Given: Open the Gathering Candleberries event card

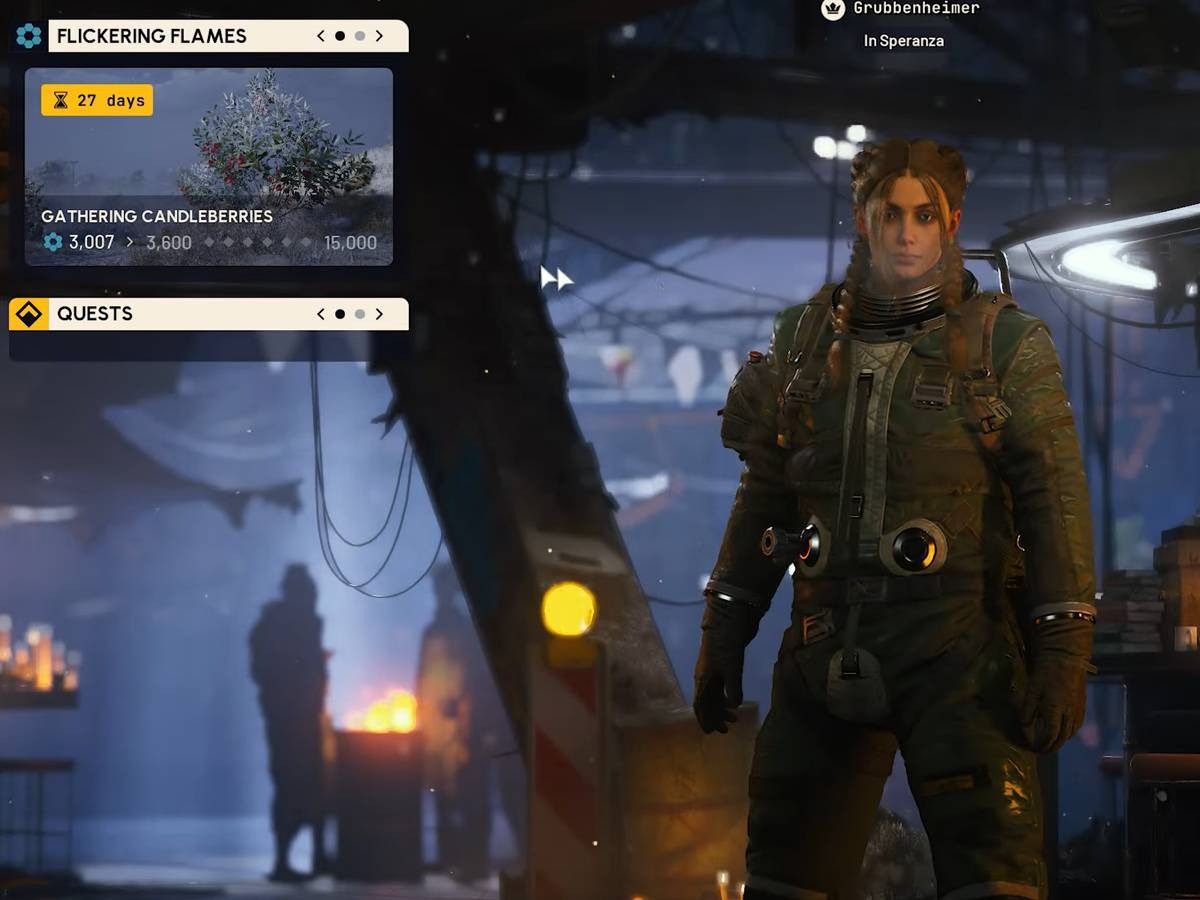Looking at the screenshot, I should pyautogui.click(x=208, y=166).
